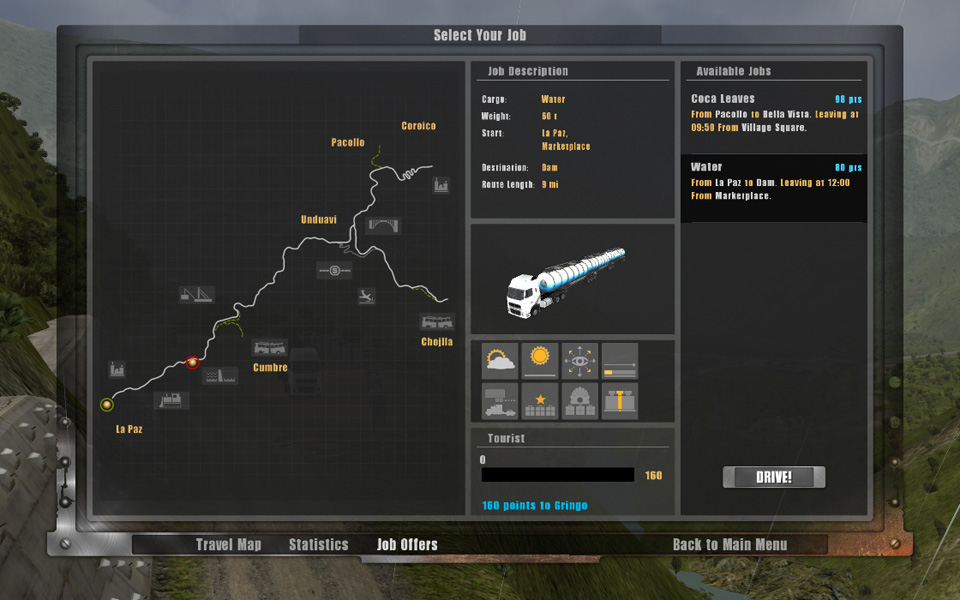
Task: Click the partly cloudy weather icon
Action: pyautogui.click(x=500, y=361)
